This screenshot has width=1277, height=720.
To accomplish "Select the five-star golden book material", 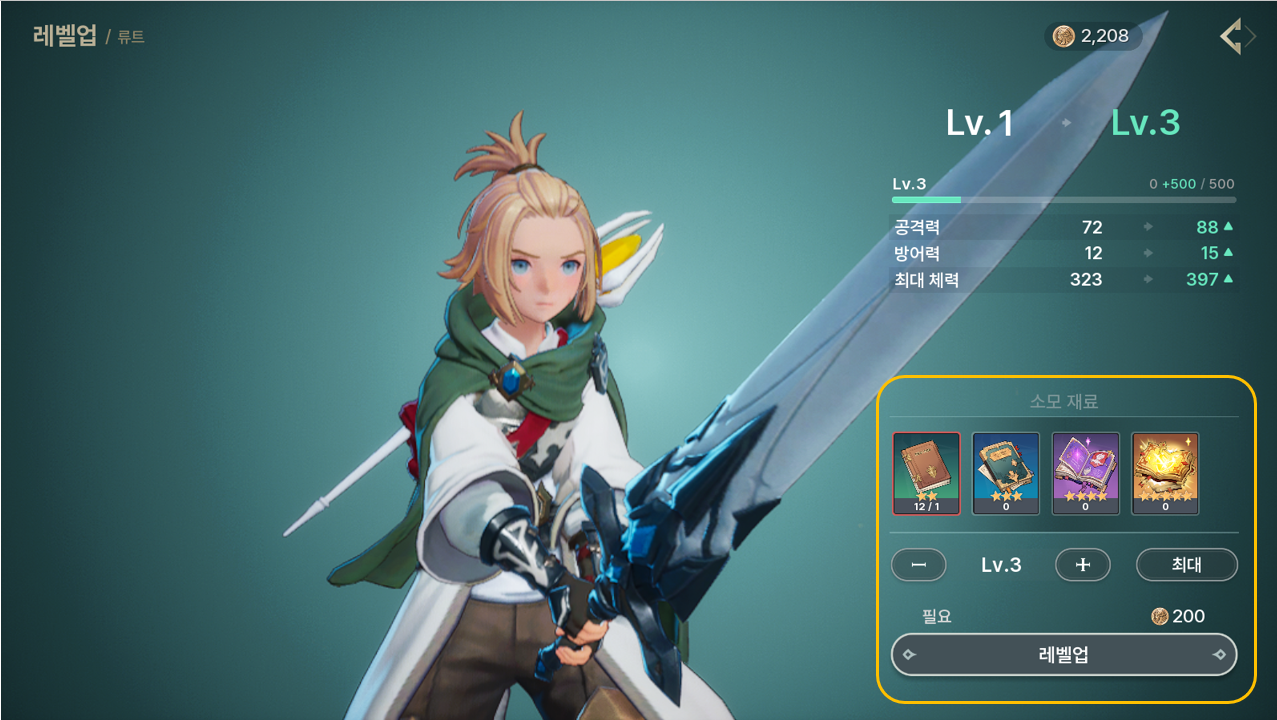I will coord(1165,473).
